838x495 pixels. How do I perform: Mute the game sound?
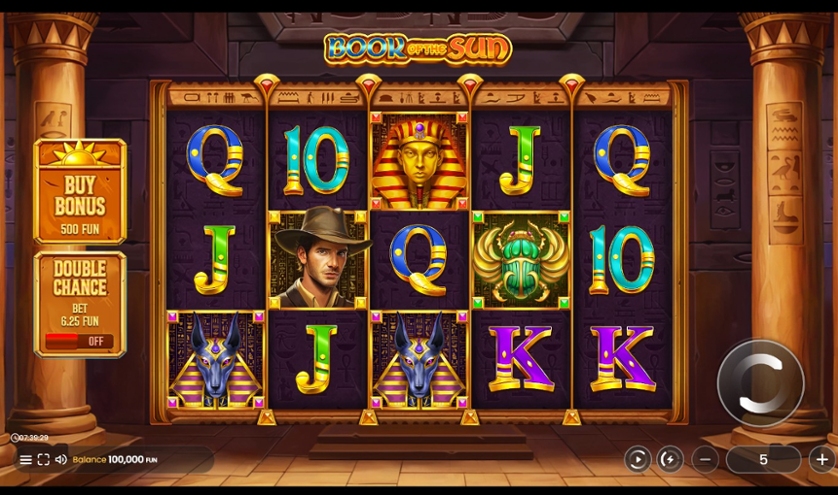60,460
